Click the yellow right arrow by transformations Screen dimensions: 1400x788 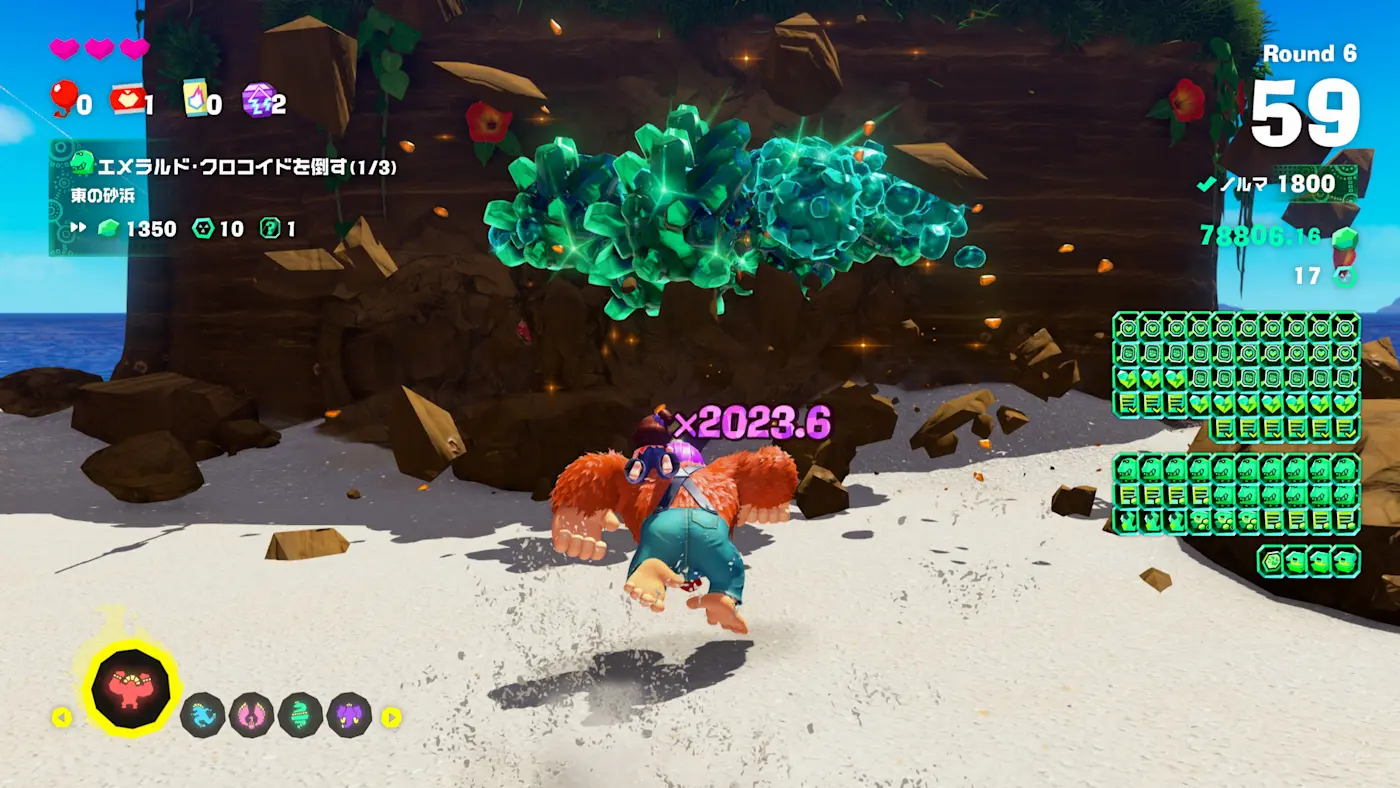[x=391, y=717]
